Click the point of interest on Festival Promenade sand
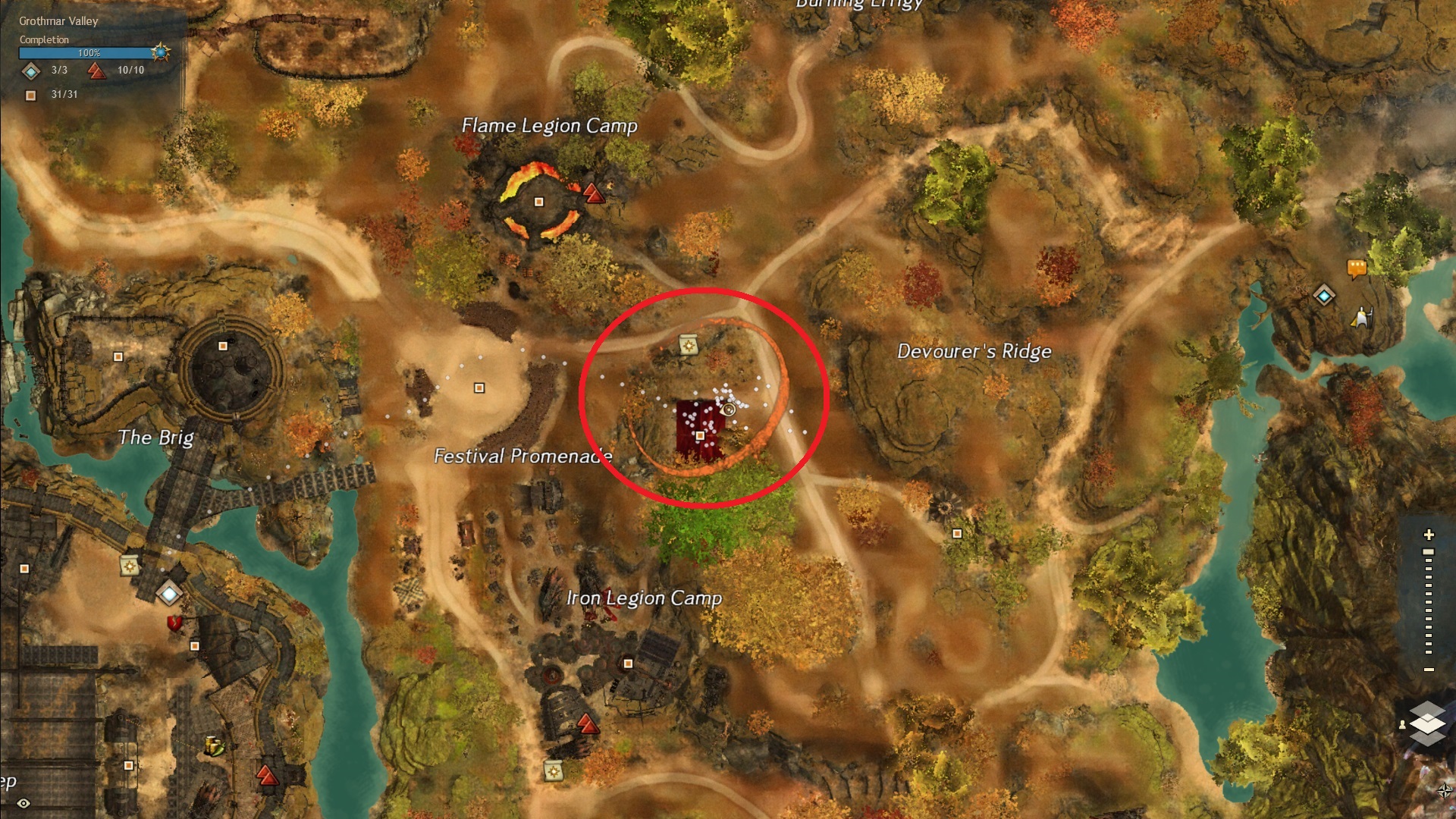The width and height of the screenshot is (1456, 819). (x=479, y=388)
